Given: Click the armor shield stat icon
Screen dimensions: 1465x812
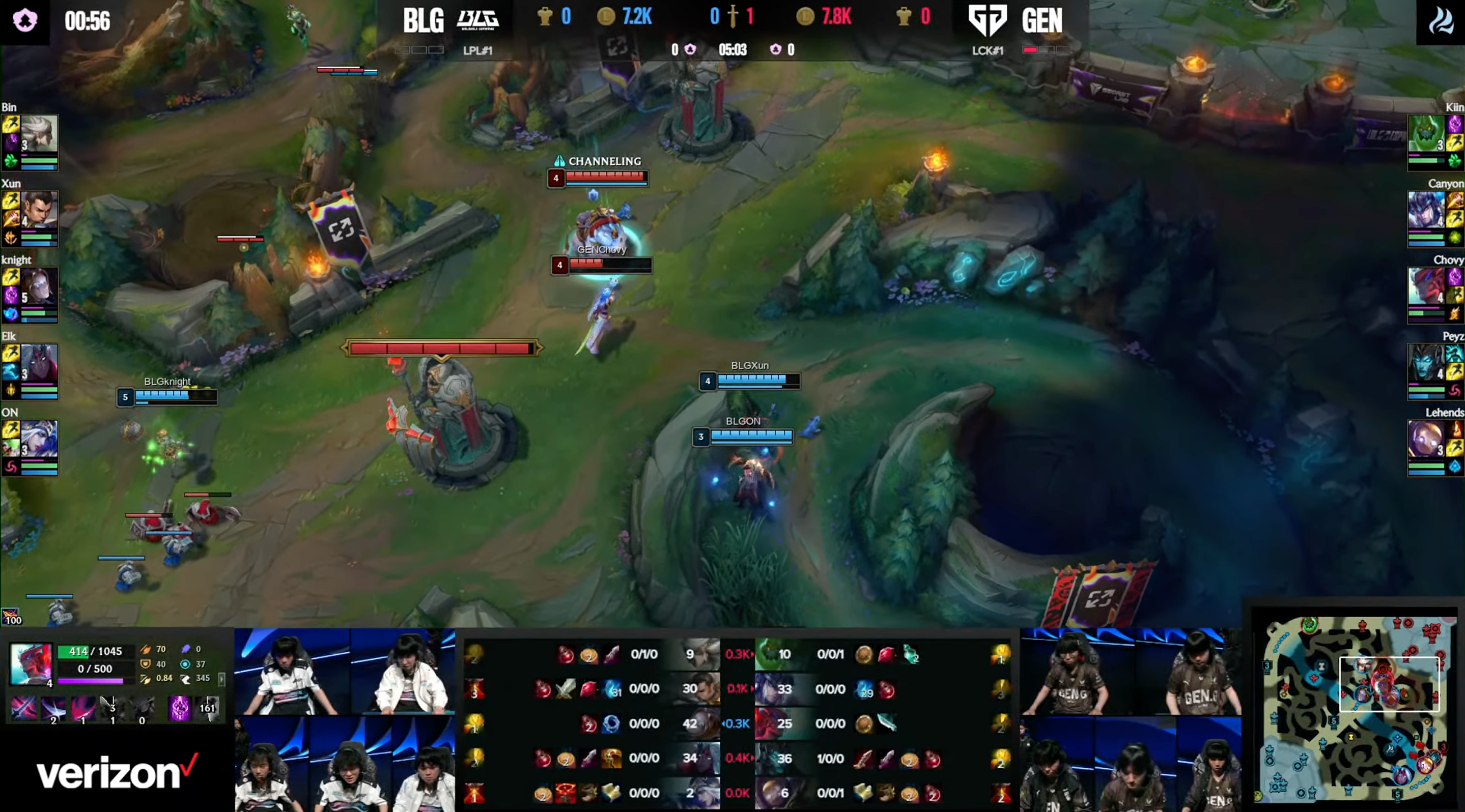Looking at the screenshot, I should pos(147,663).
